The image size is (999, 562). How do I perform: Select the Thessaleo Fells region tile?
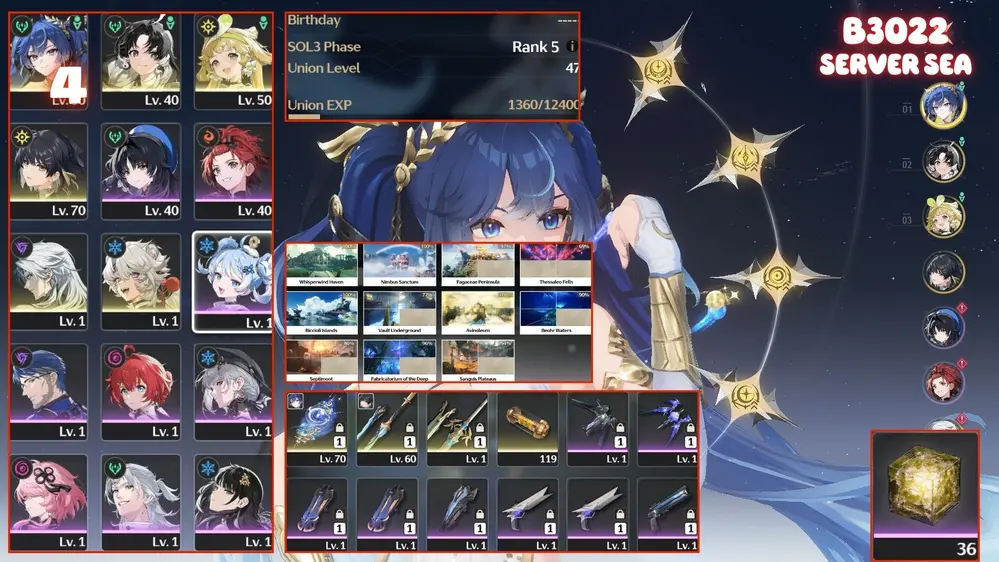click(555, 264)
